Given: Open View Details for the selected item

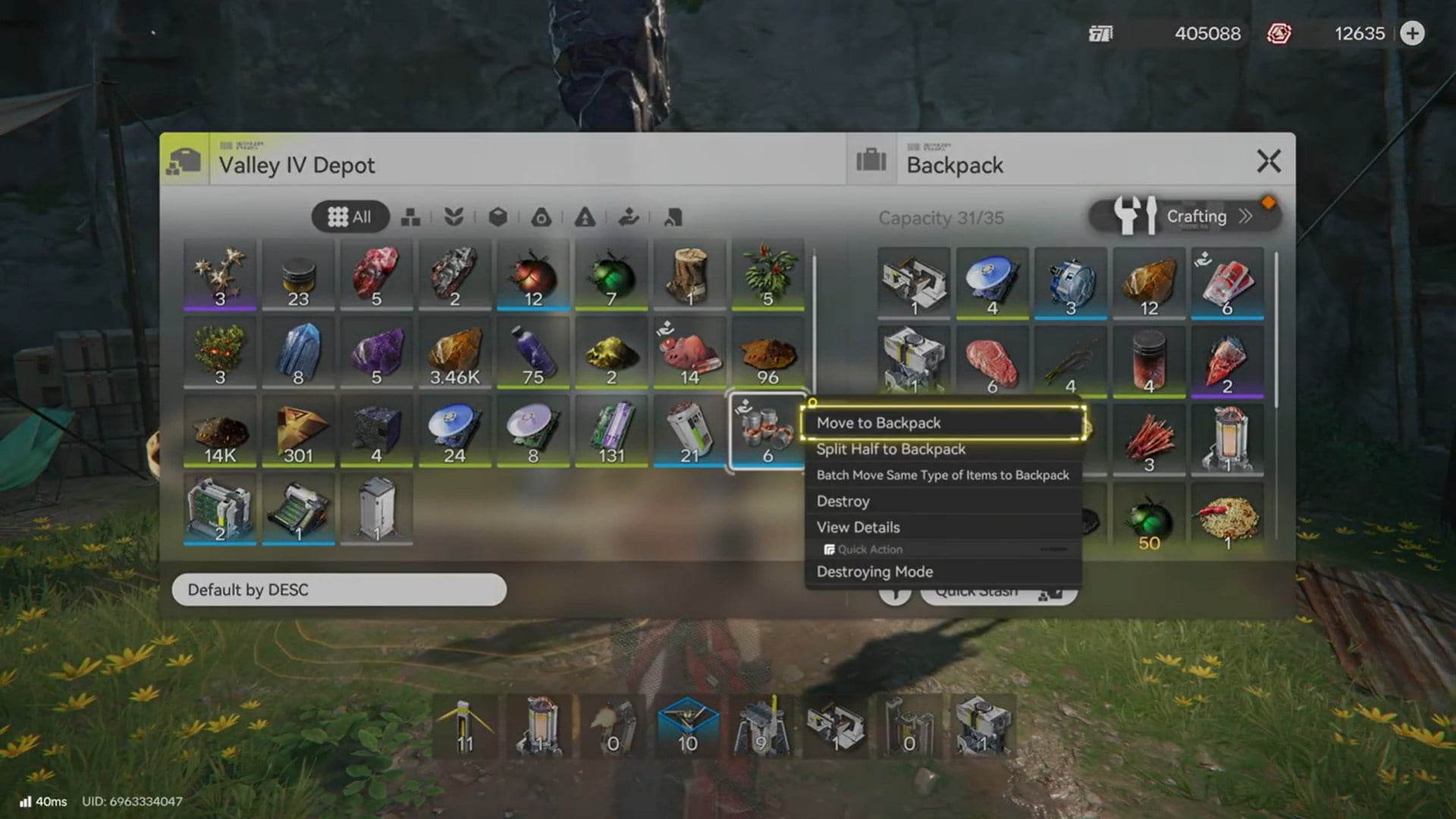Looking at the screenshot, I should pyautogui.click(x=858, y=526).
